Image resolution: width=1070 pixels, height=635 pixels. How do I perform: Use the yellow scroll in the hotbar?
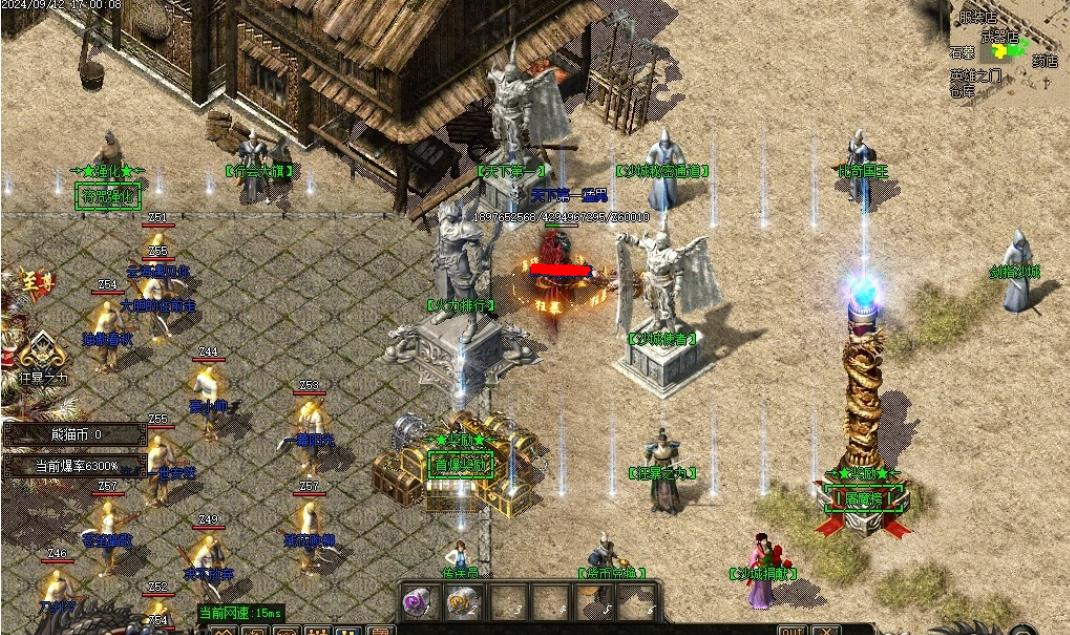tap(461, 602)
